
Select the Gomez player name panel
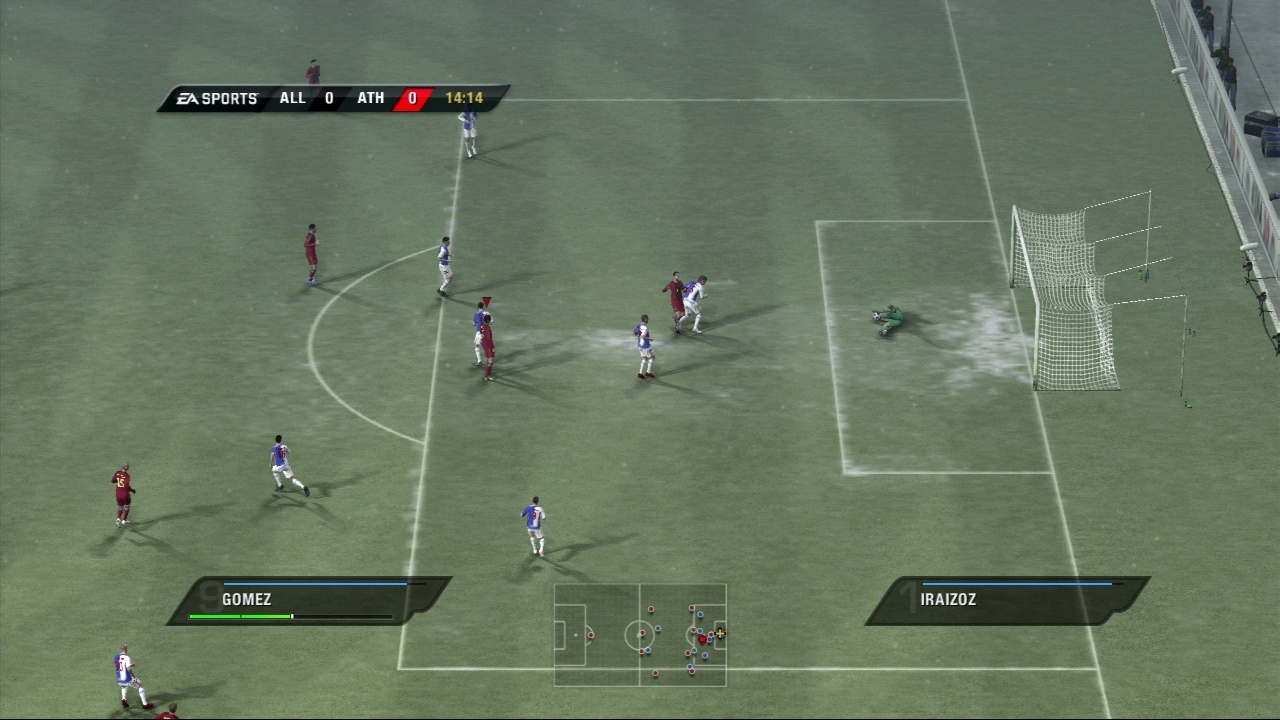pos(308,600)
